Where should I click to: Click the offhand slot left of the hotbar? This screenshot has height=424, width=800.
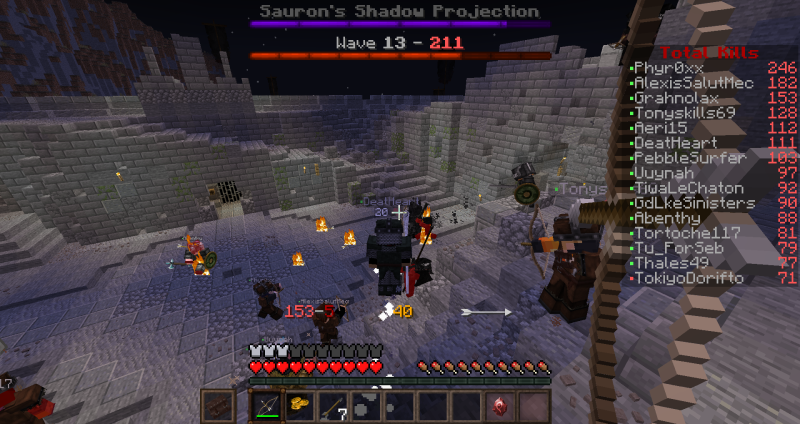(218, 406)
